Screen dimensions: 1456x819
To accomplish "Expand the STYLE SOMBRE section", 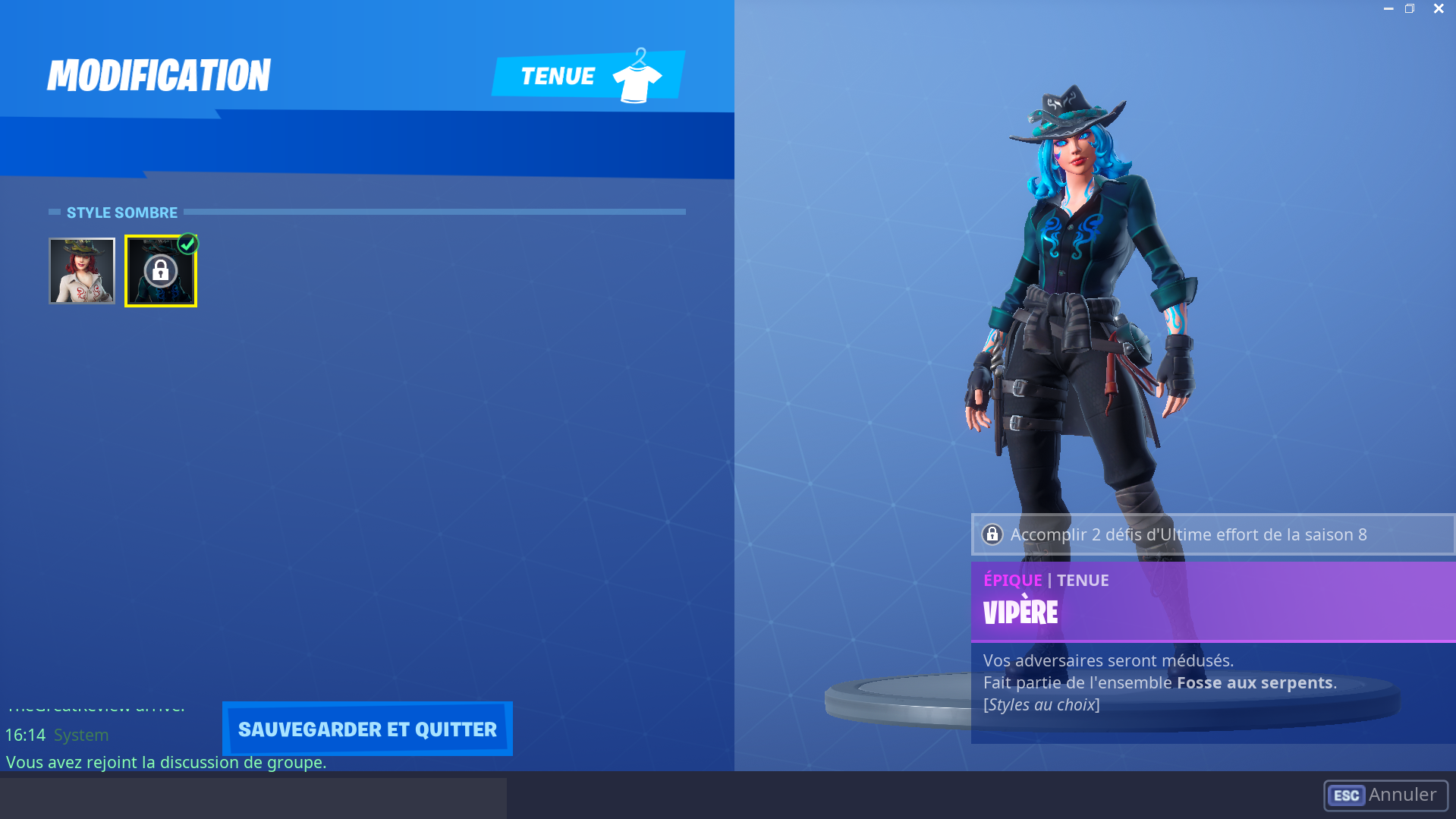I will point(122,213).
